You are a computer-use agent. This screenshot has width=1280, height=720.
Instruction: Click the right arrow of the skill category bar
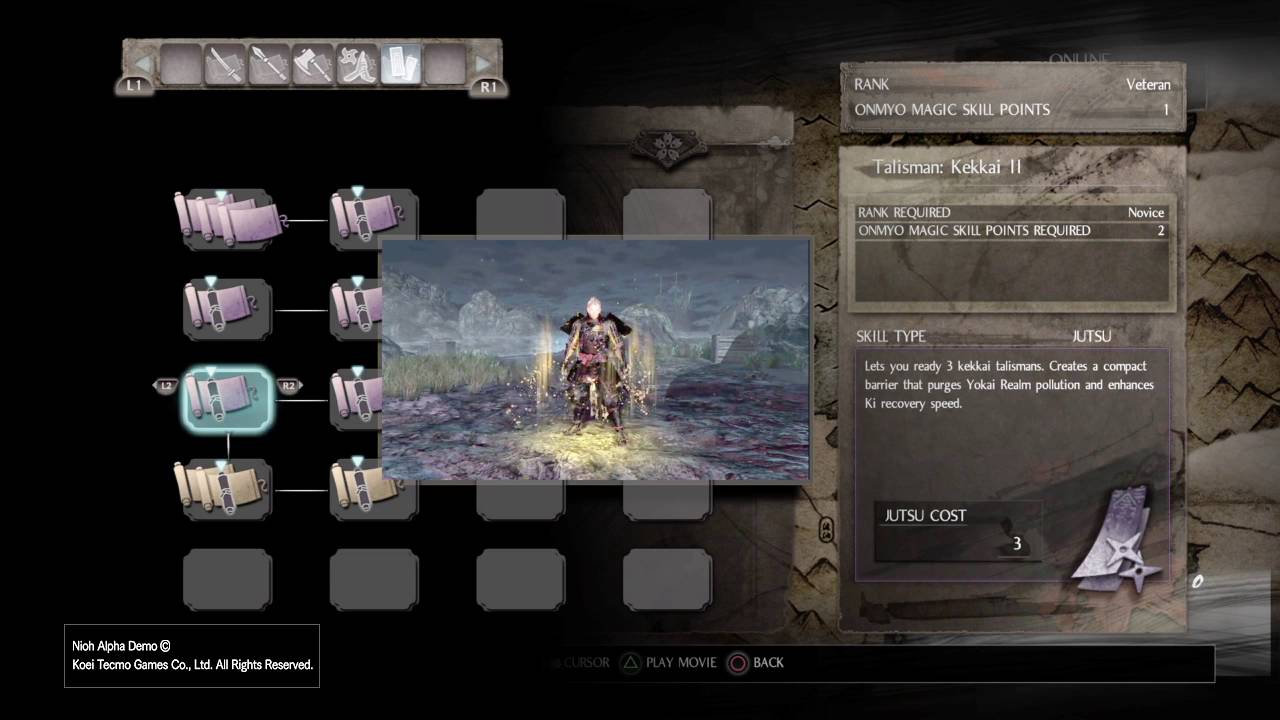click(x=482, y=65)
